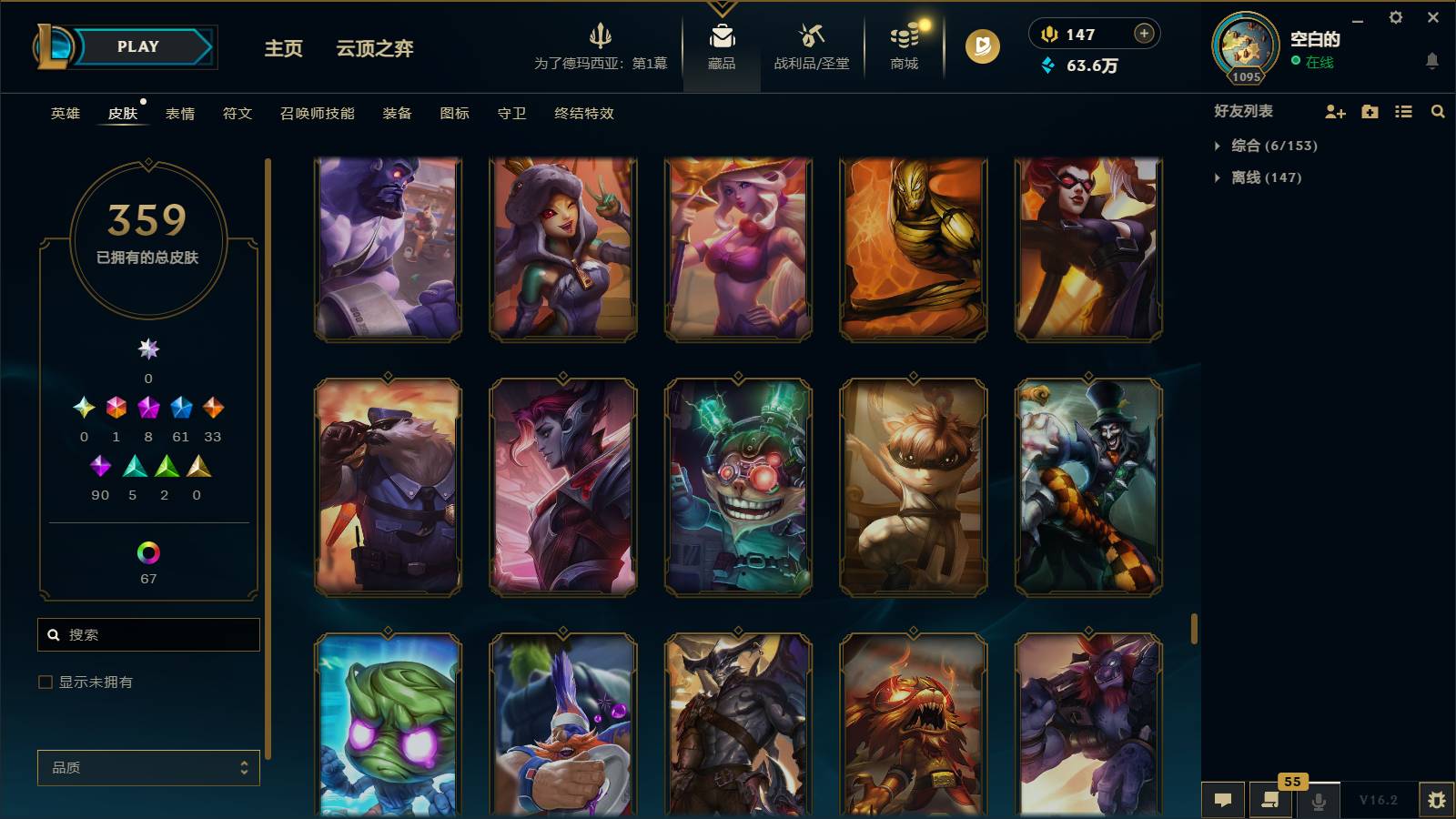Open the friend list search icon
The image size is (1456, 819).
click(x=1438, y=111)
